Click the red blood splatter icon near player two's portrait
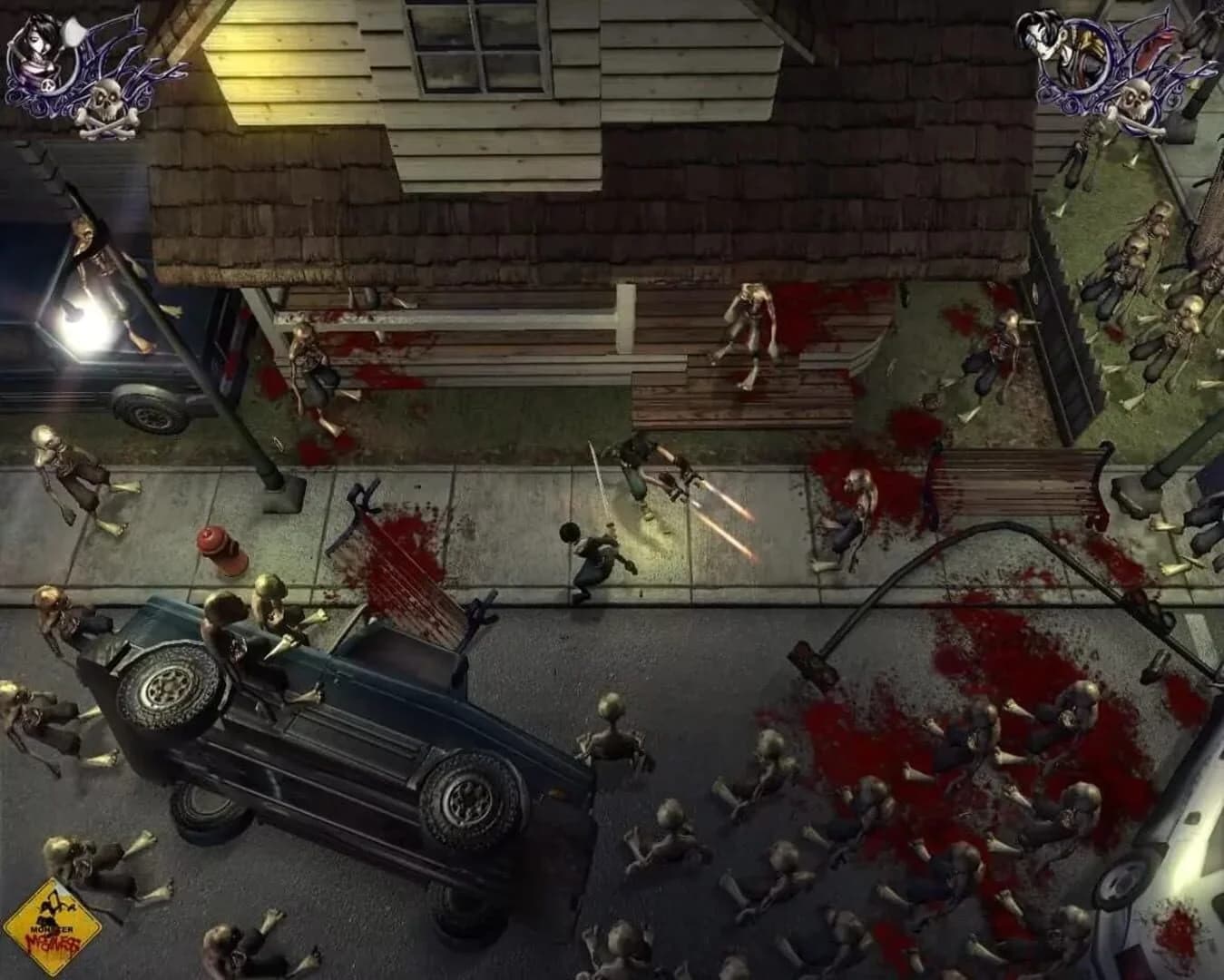Screen dimensions: 1224x980 point(1154,44)
